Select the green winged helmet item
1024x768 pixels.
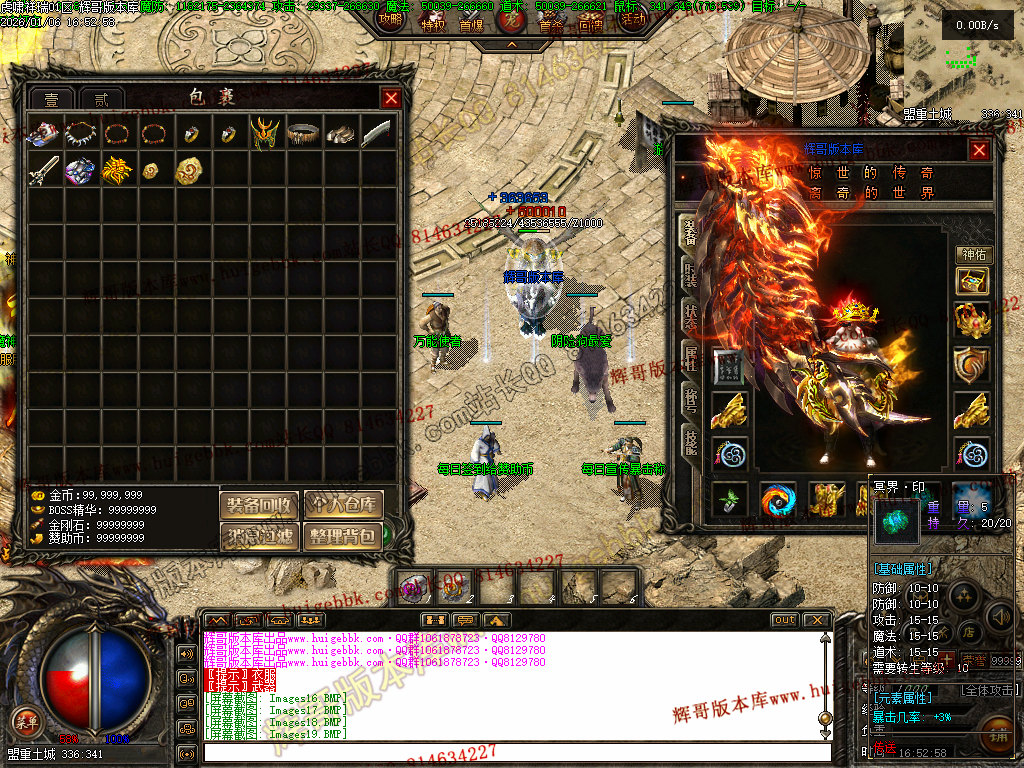tap(265, 133)
